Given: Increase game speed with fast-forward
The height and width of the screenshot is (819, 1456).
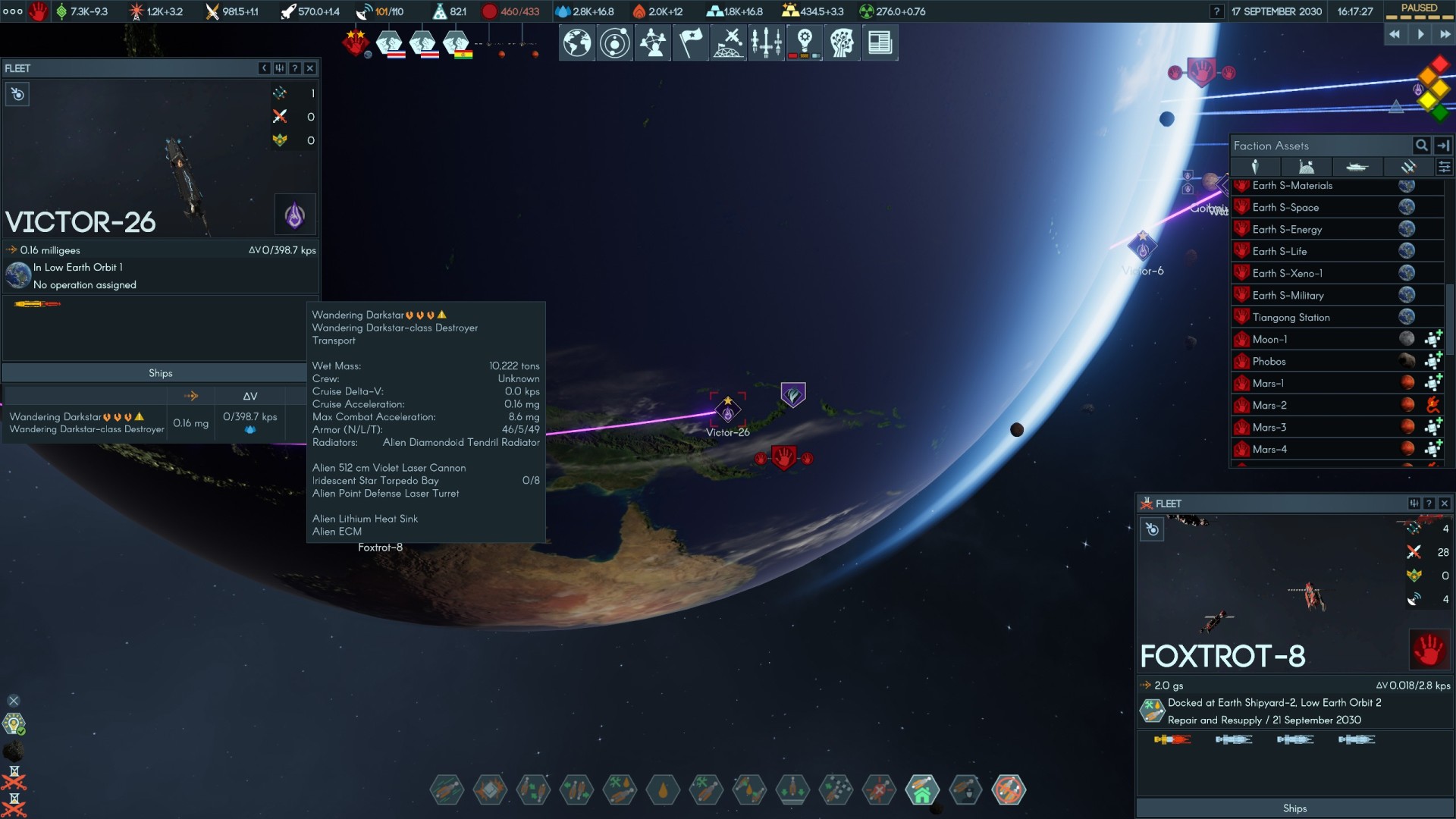Looking at the screenshot, I should coord(1445,34).
